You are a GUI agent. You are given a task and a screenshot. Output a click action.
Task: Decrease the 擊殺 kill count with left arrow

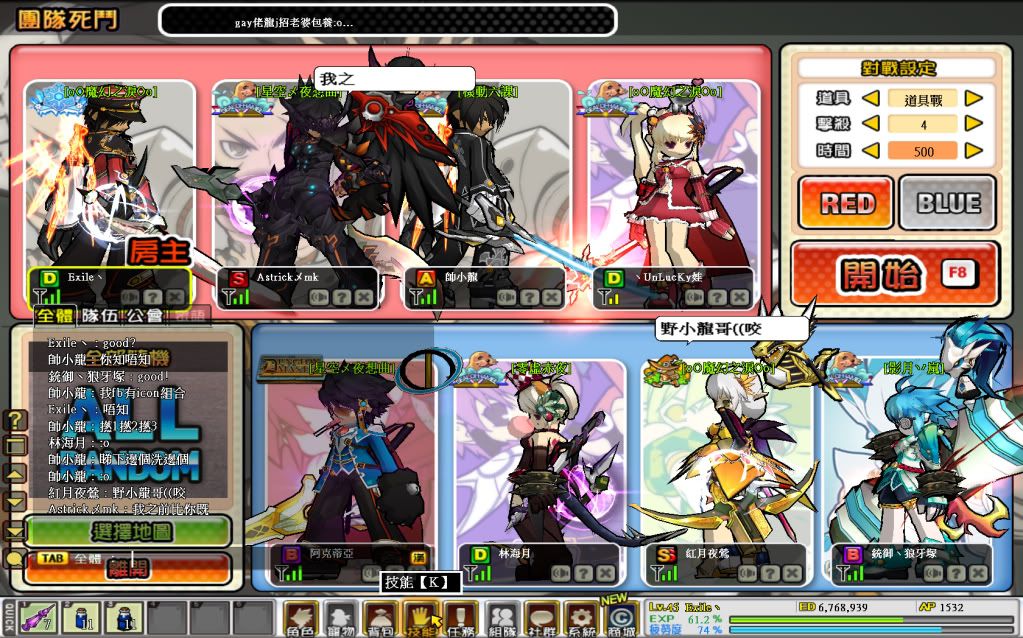871,125
